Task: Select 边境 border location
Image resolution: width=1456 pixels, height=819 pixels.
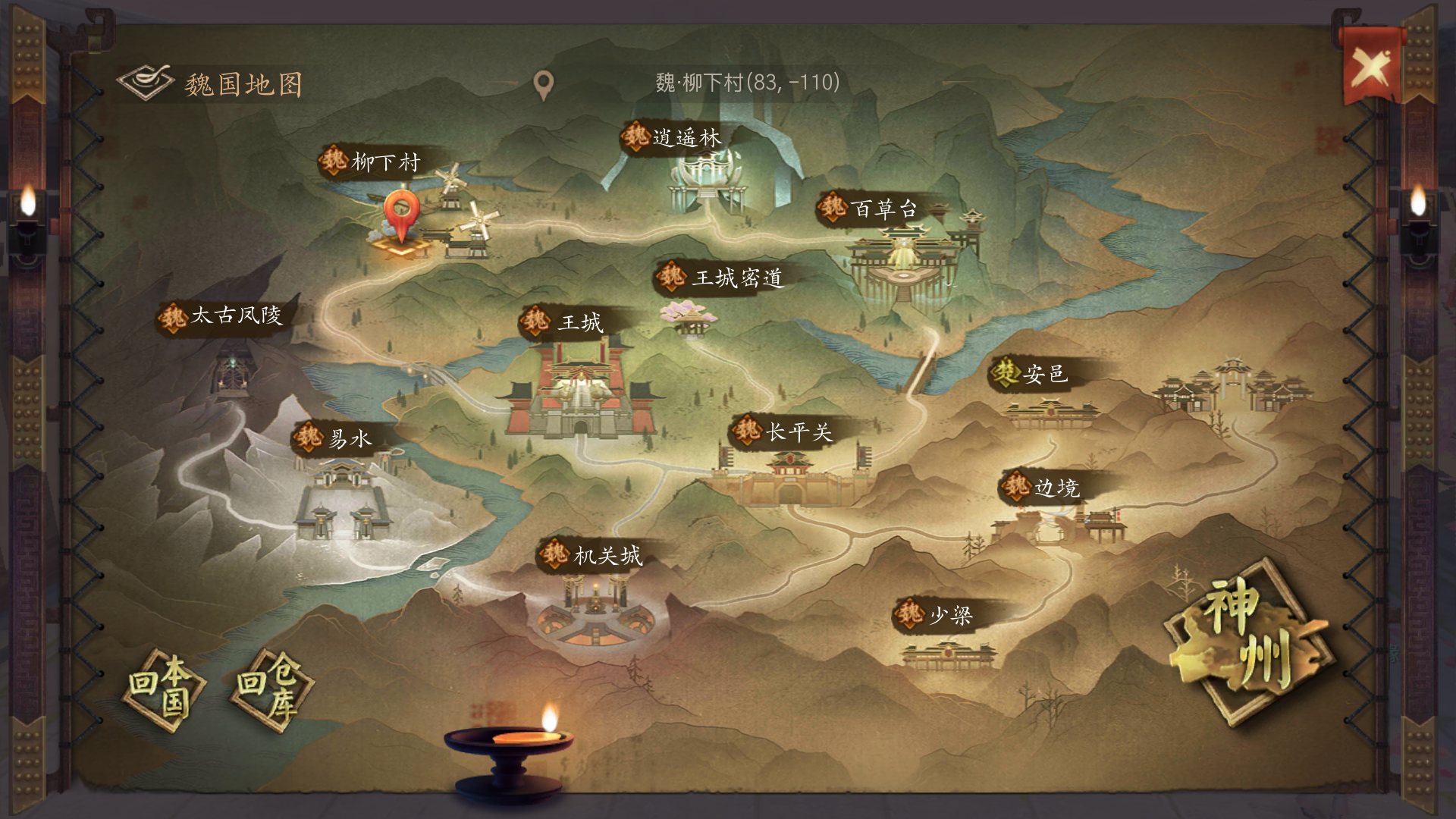Action: 1043,487
